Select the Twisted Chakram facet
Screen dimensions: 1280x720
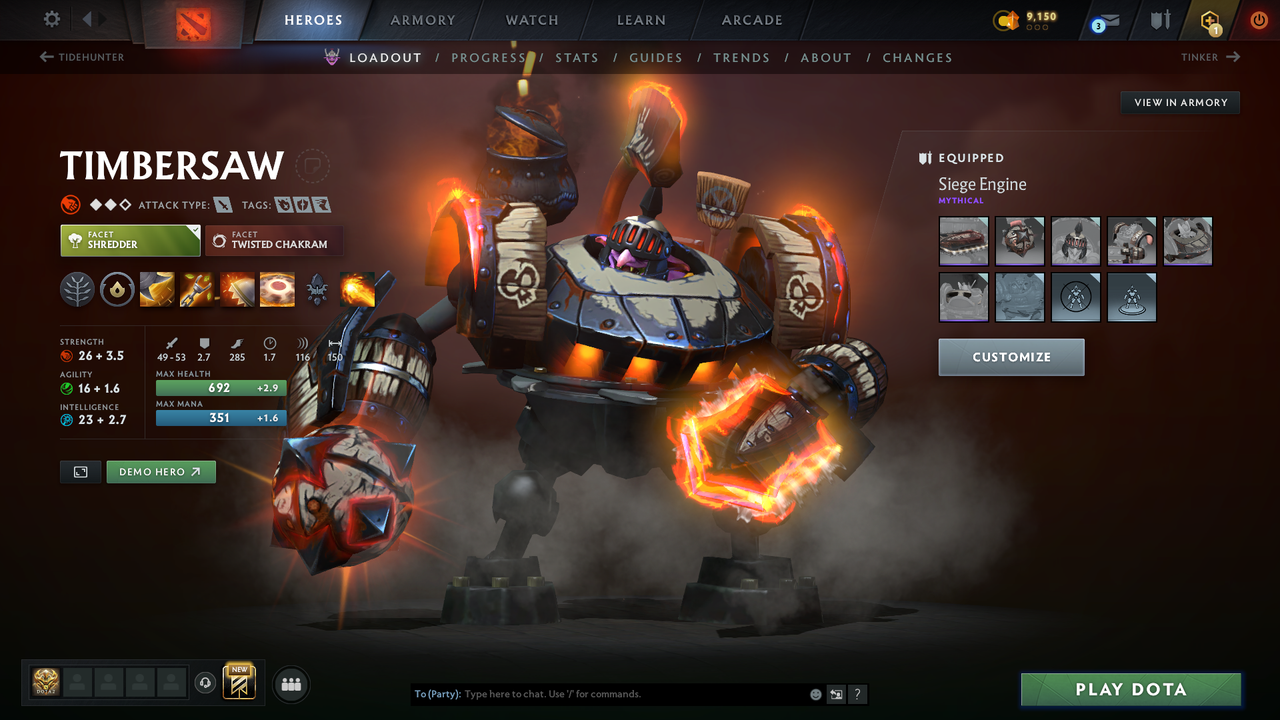click(274, 241)
